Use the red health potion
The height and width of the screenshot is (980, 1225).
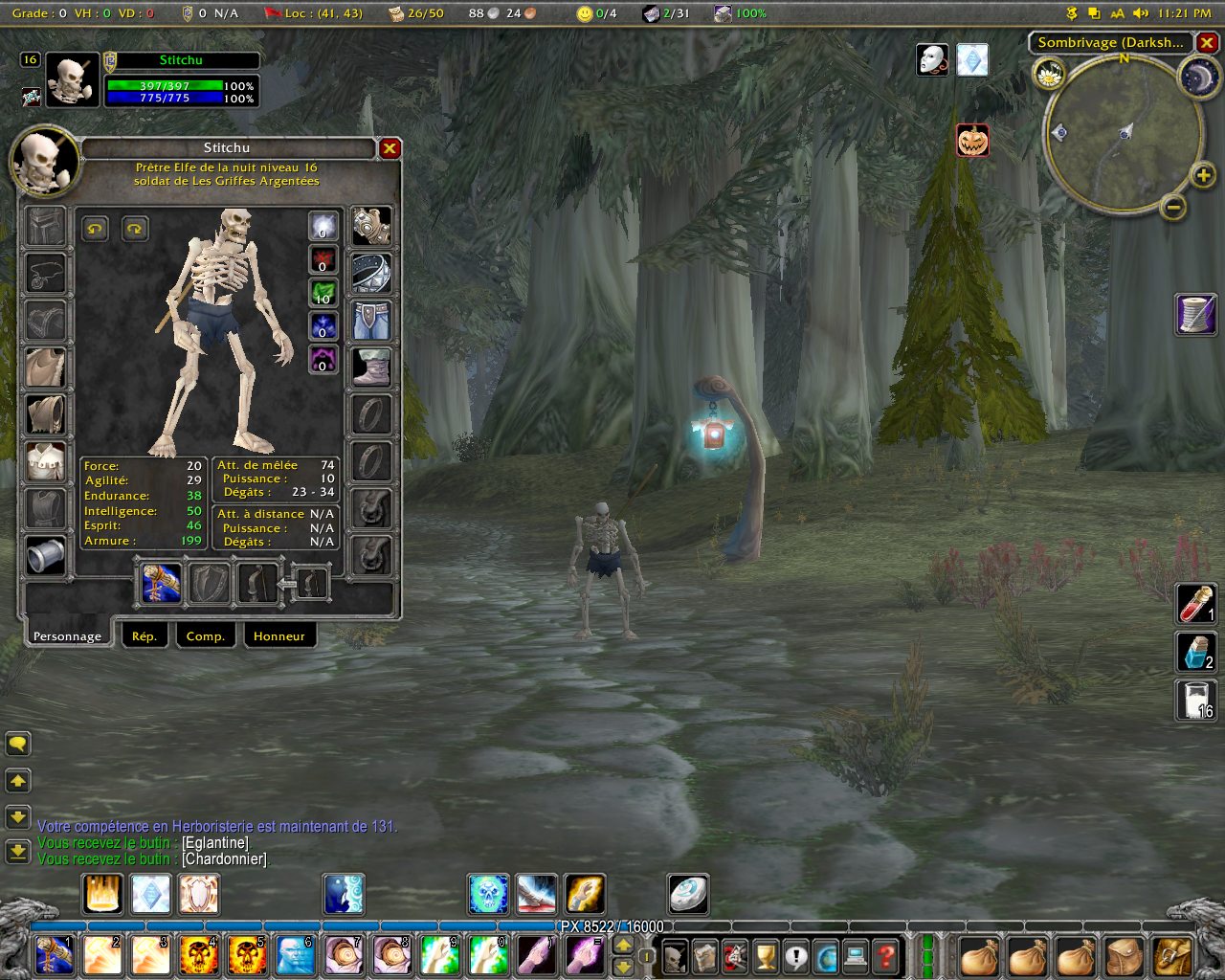point(1195,604)
